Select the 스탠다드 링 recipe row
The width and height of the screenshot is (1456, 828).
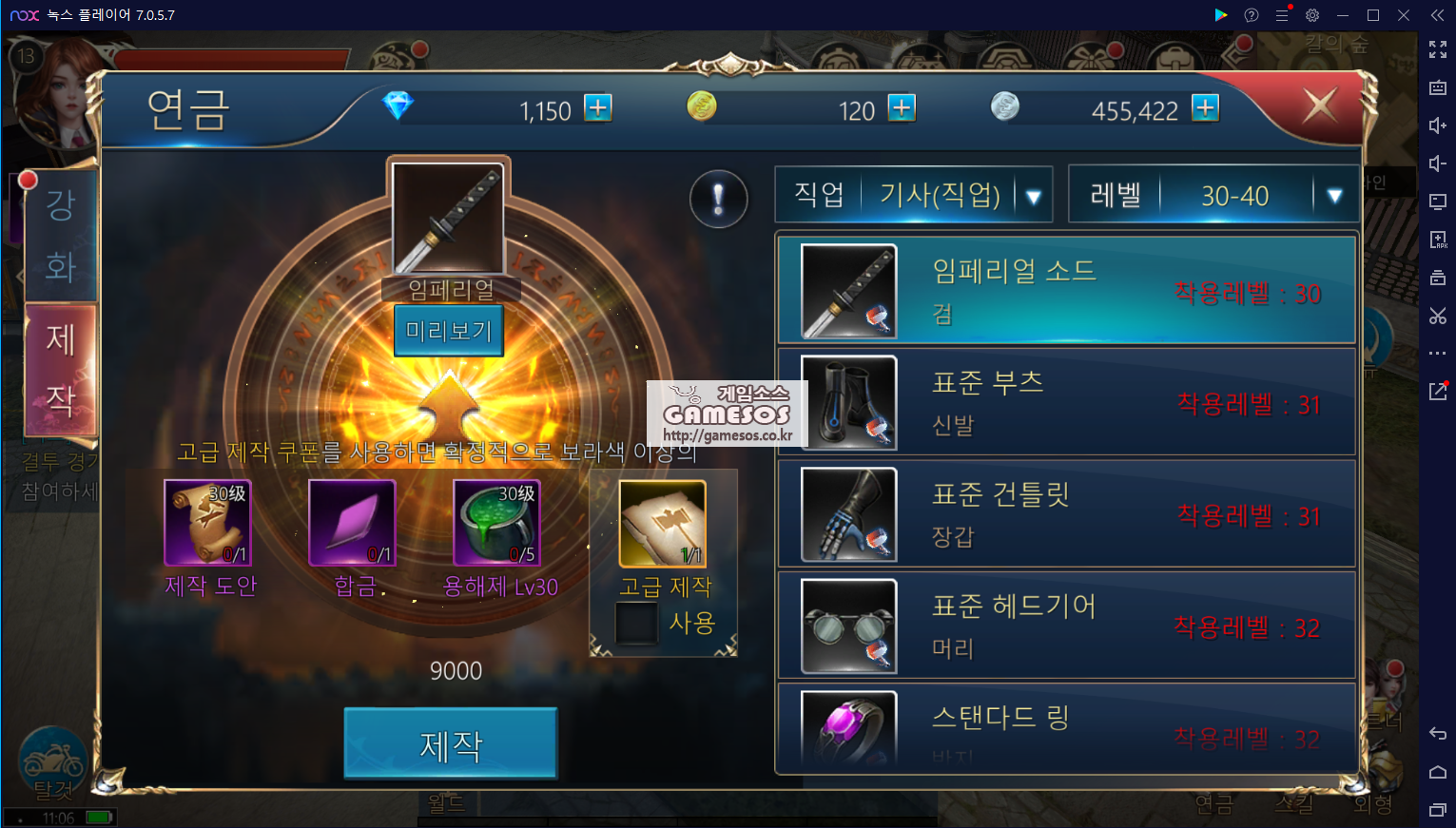(x=1066, y=728)
